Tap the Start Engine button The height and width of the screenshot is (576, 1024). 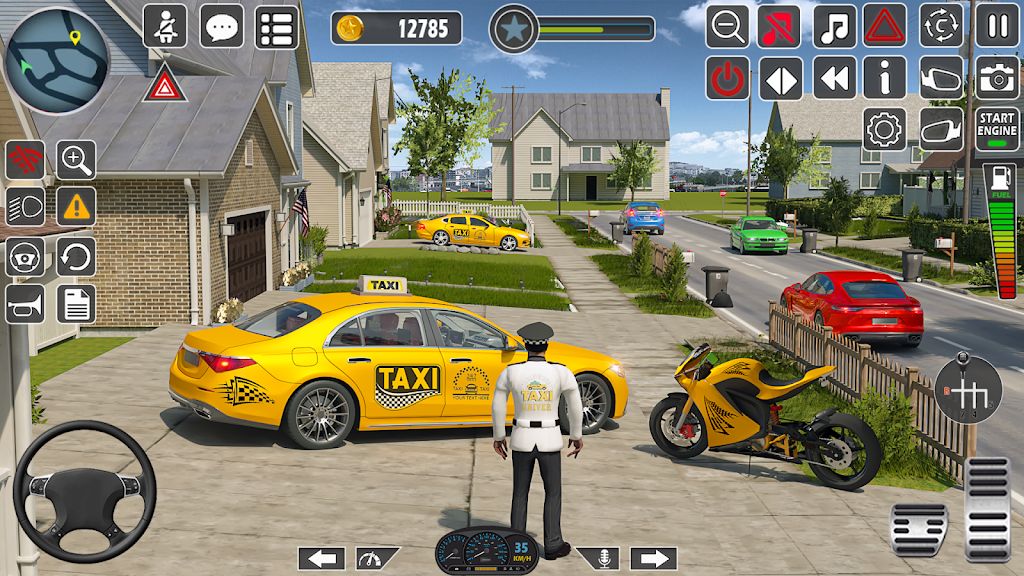click(997, 130)
